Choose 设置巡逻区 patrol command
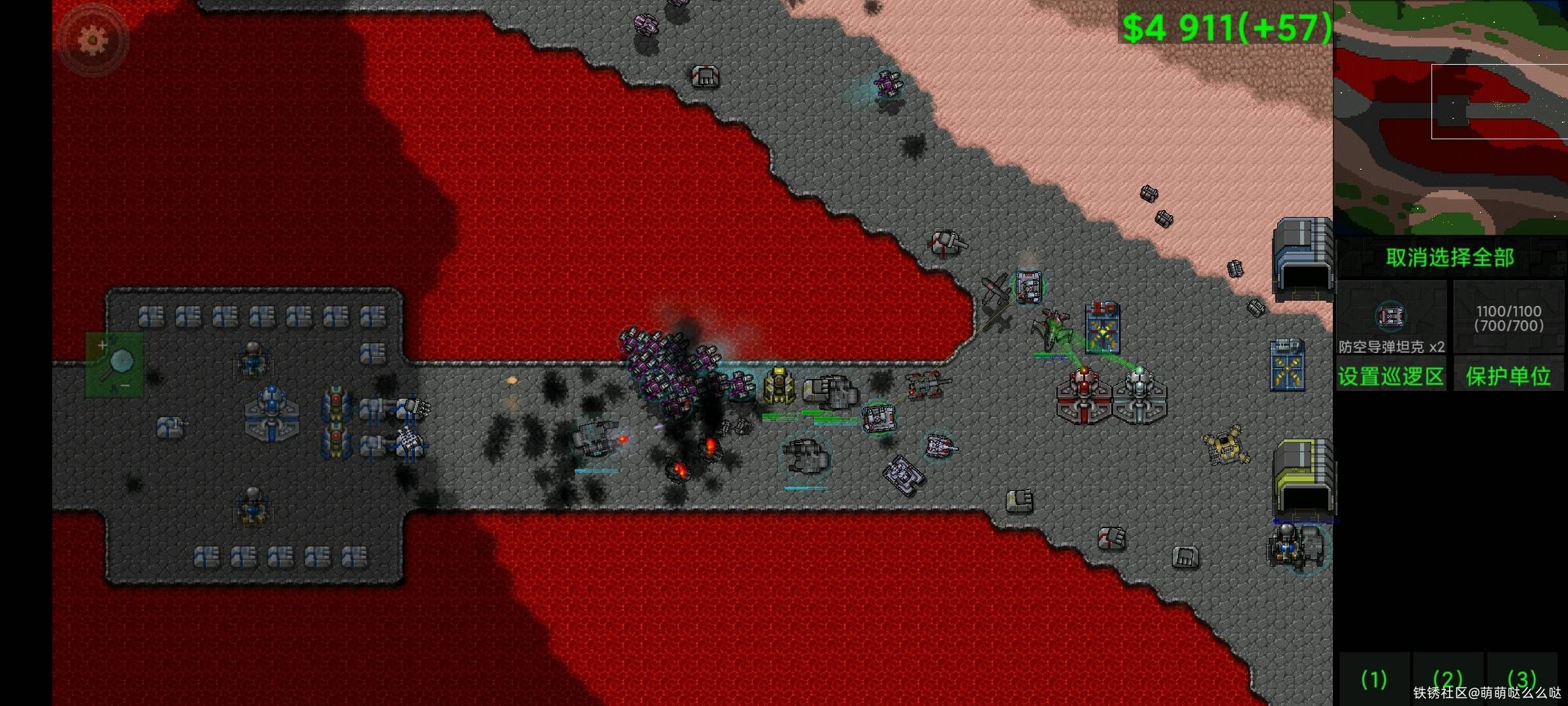The width and height of the screenshot is (1568, 706). coord(1391,376)
